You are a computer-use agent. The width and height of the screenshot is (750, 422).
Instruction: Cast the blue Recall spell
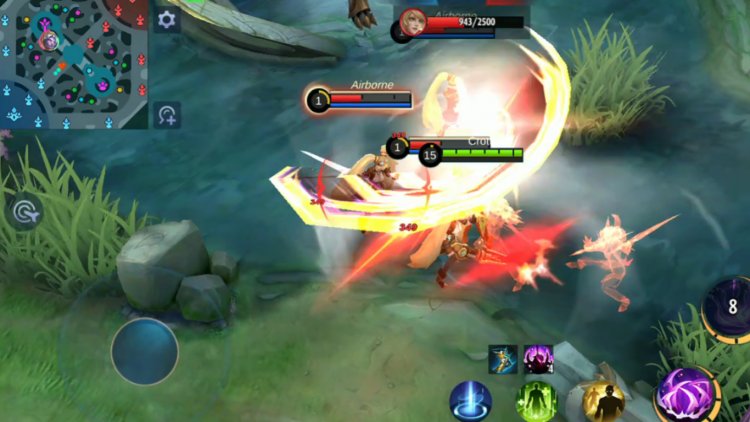(x=470, y=401)
